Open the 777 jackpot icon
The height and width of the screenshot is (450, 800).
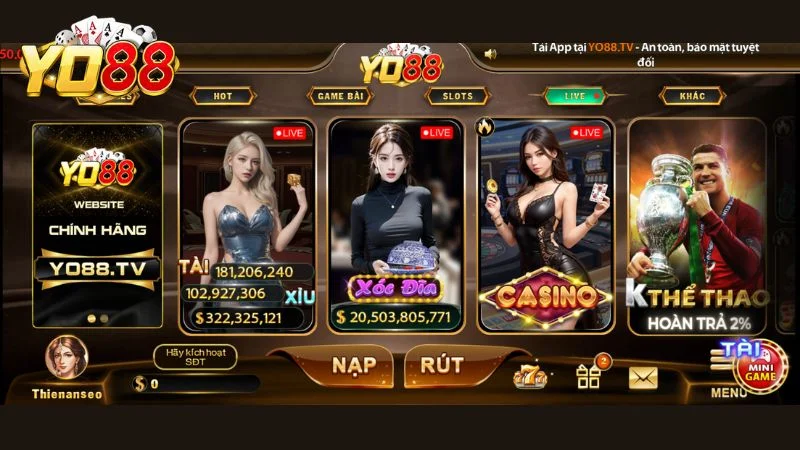(528, 376)
